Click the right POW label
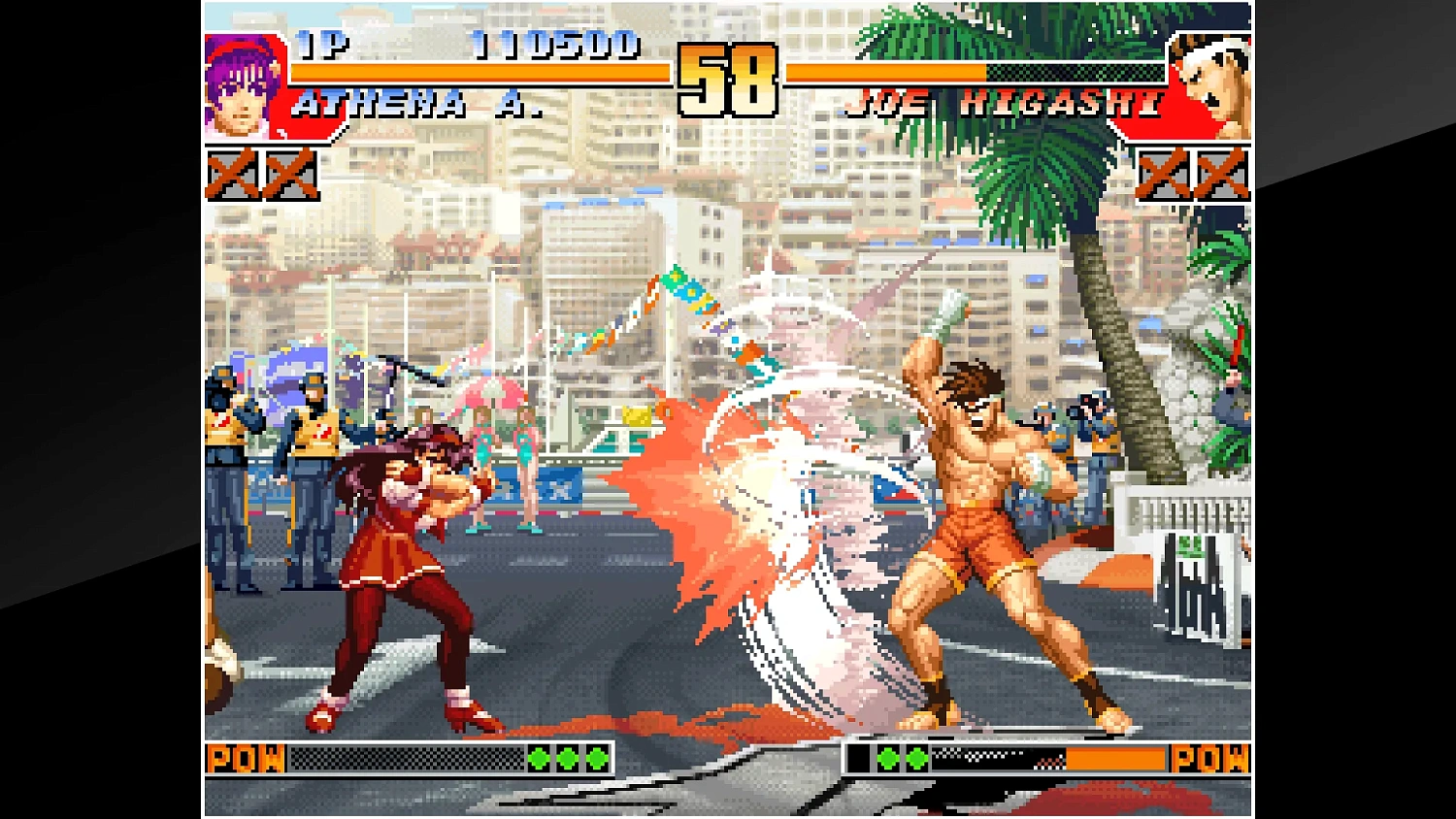This screenshot has height=819, width=1456. coord(1210,758)
